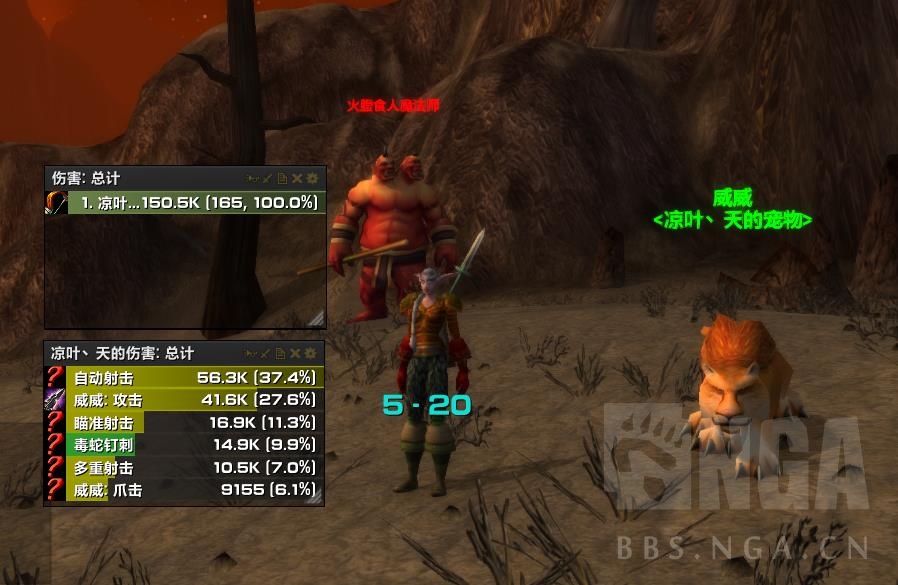Open report page icon on 伤害: 总计 window

283,178
